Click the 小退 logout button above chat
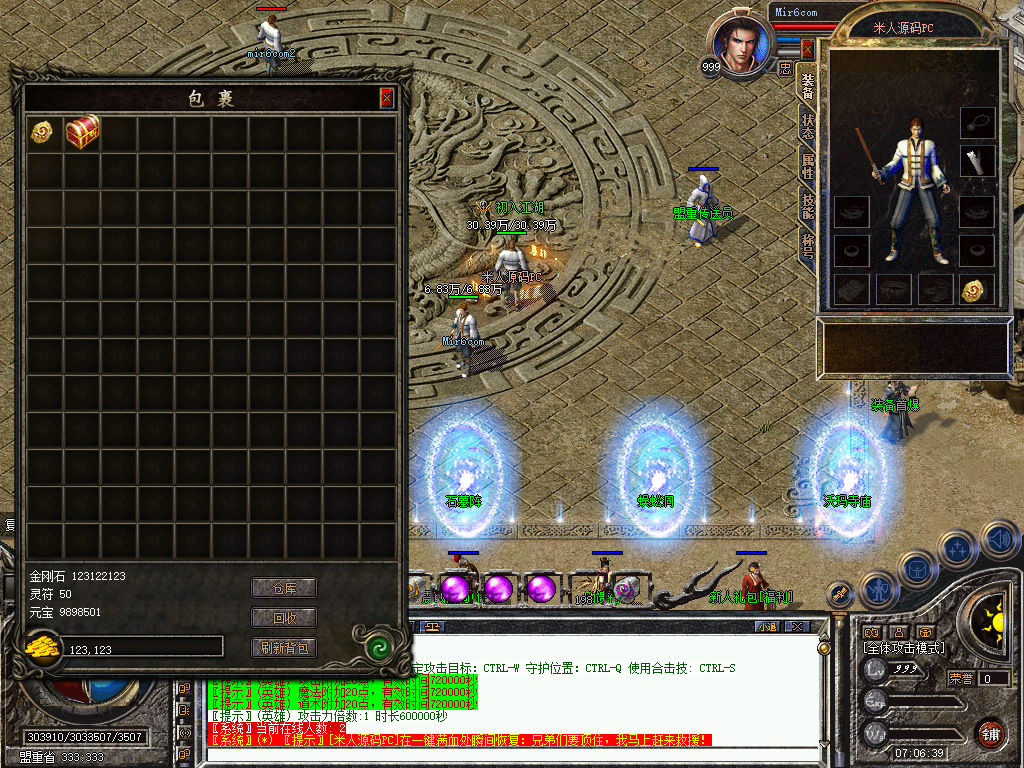The width and height of the screenshot is (1024, 768). pyautogui.click(x=767, y=627)
